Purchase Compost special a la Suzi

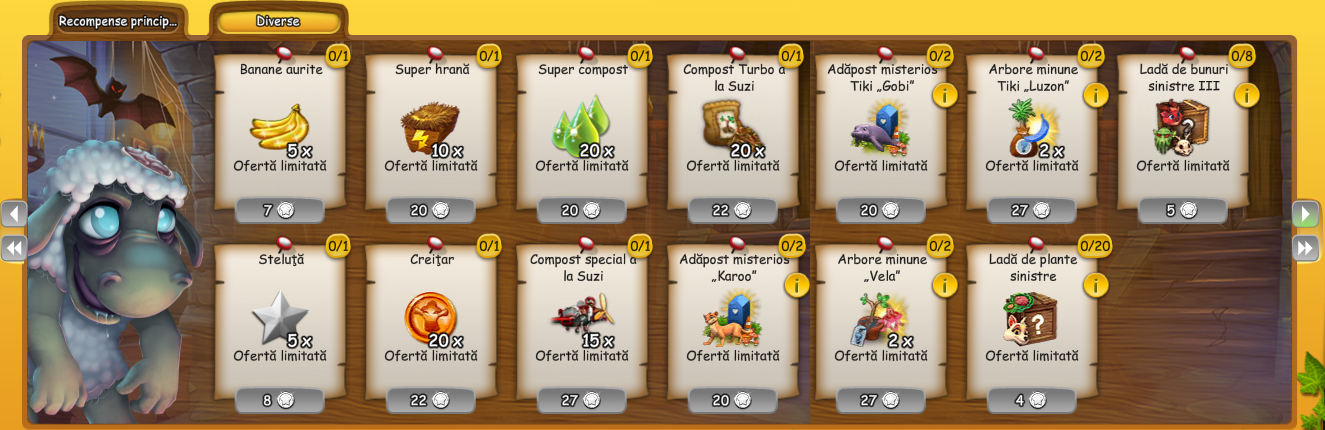pos(582,400)
